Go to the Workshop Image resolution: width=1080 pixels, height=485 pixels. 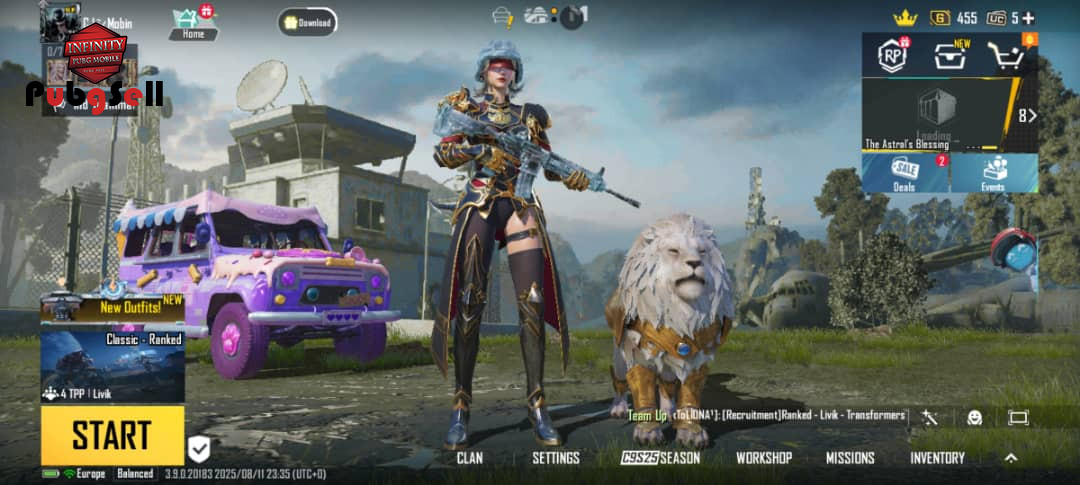[764, 458]
